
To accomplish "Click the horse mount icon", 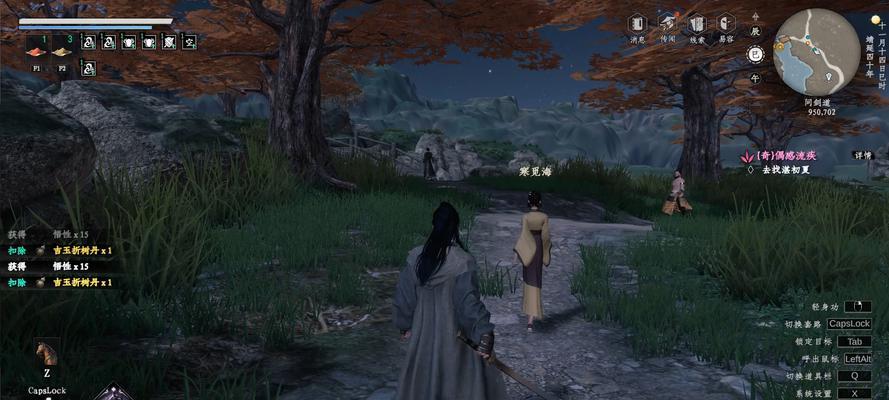I will (46, 353).
